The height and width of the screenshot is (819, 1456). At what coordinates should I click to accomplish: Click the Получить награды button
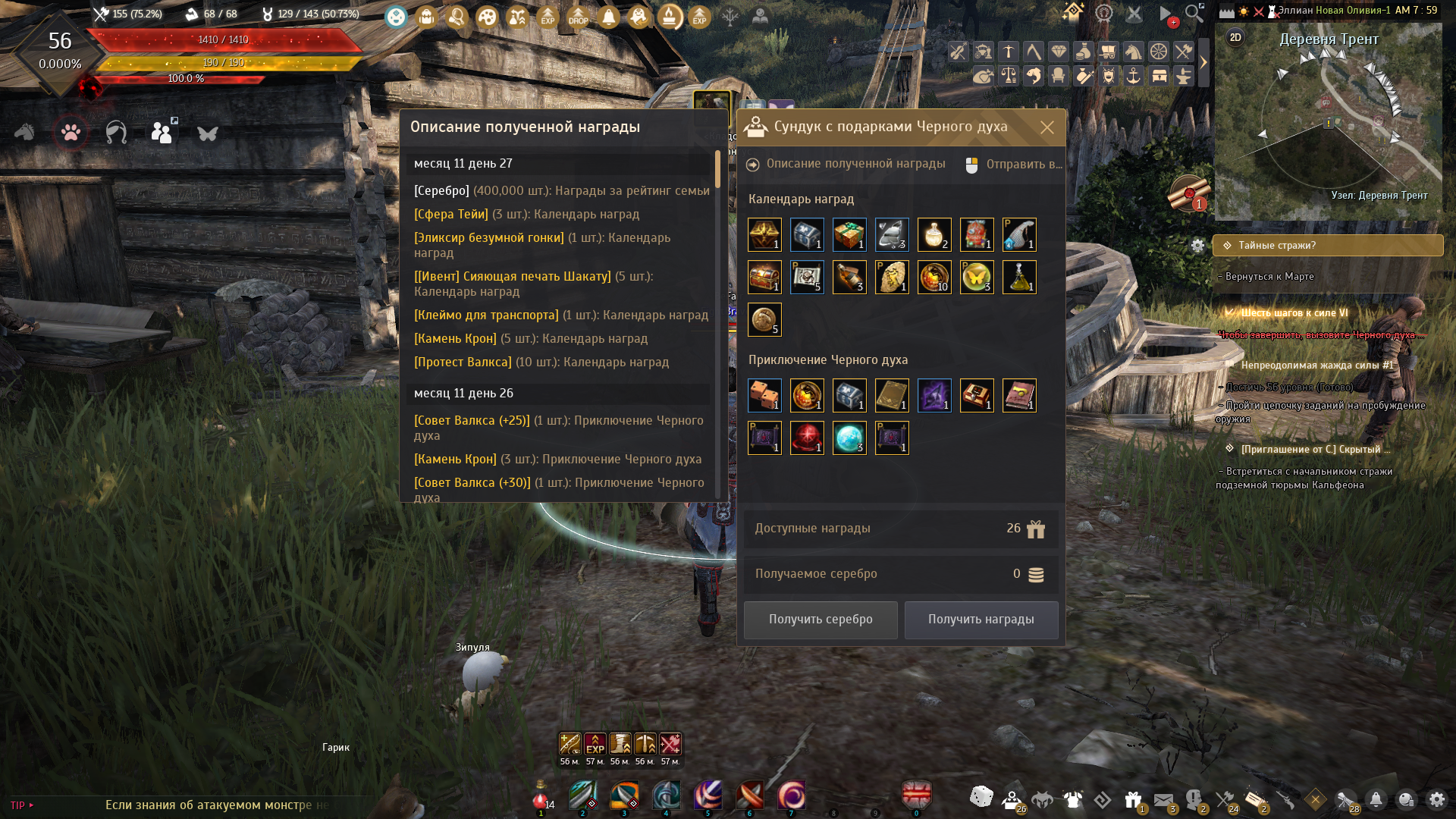click(x=981, y=620)
